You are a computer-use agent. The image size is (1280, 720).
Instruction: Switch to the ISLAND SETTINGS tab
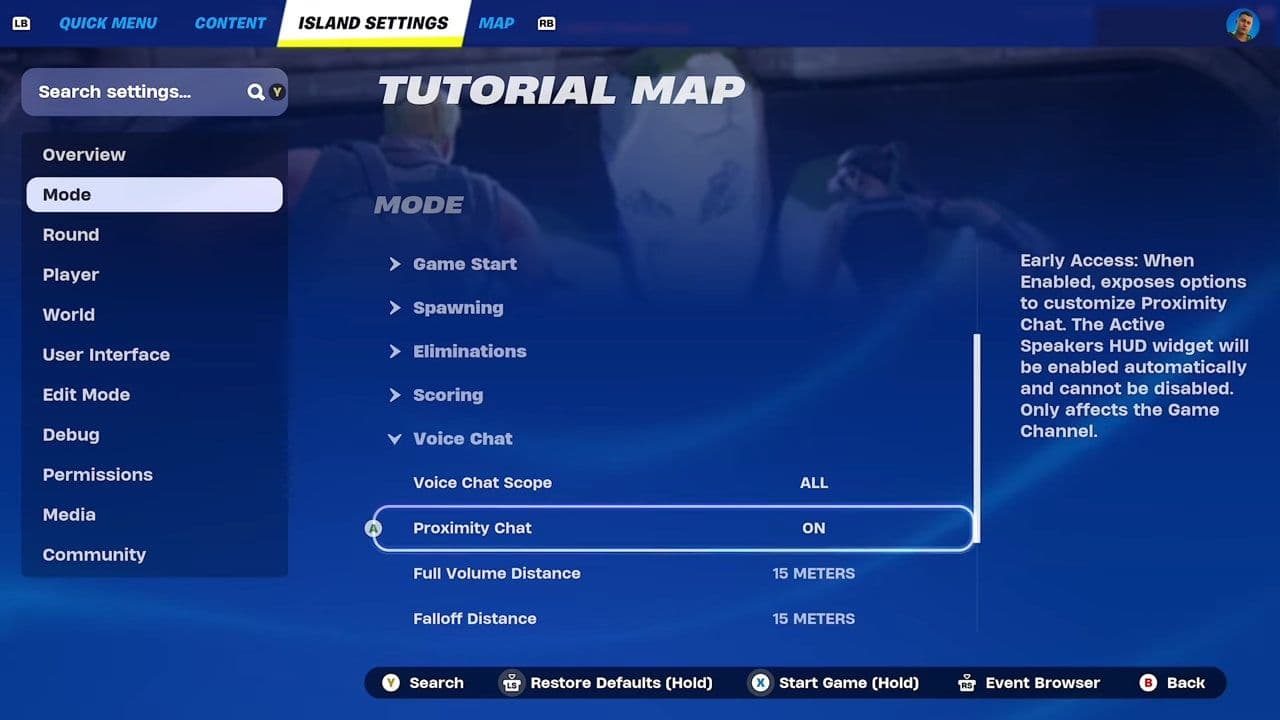tap(373, 22)
